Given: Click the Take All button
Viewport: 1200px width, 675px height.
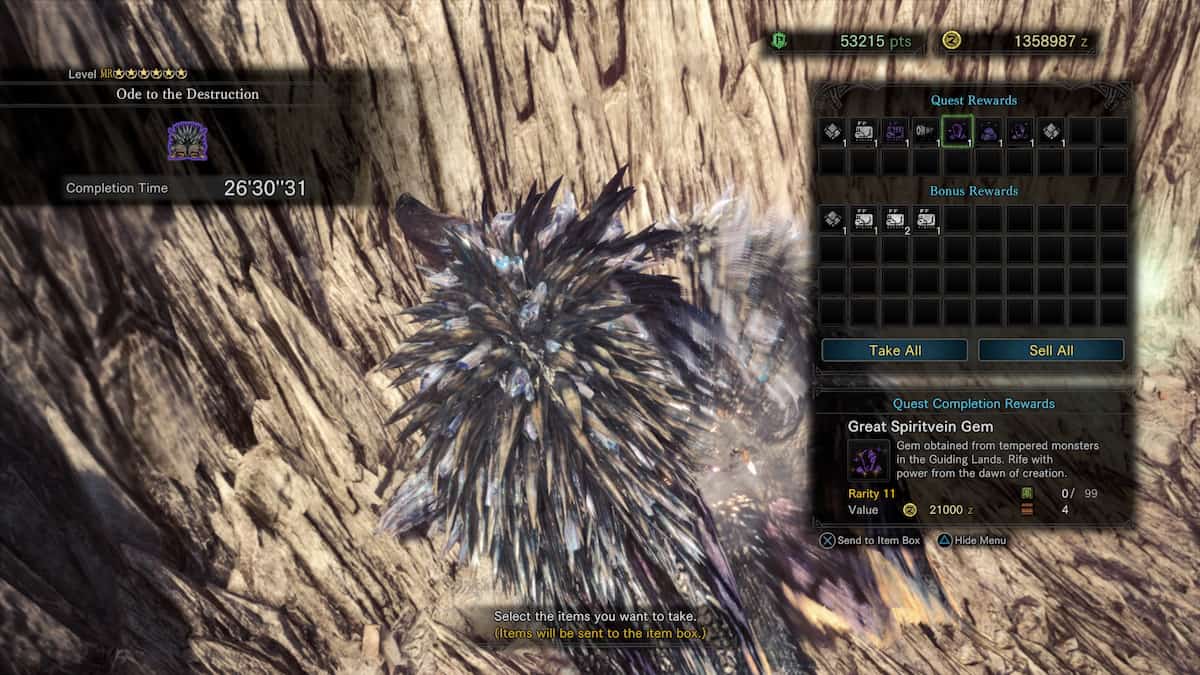Looking at the screenshot, I should pyautogui.click(x=894, y=350).
